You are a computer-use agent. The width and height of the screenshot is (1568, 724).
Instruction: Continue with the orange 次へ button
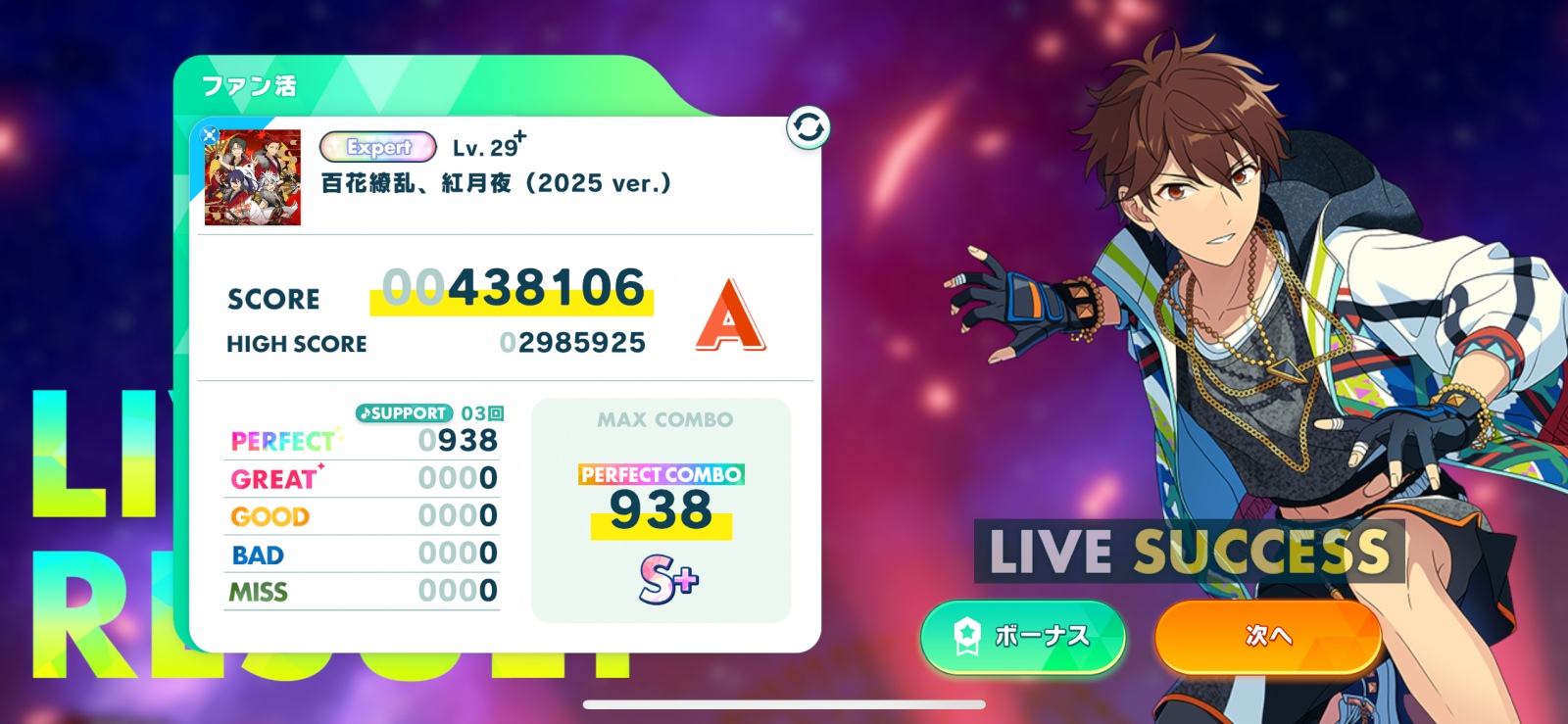click(1268, 636)
